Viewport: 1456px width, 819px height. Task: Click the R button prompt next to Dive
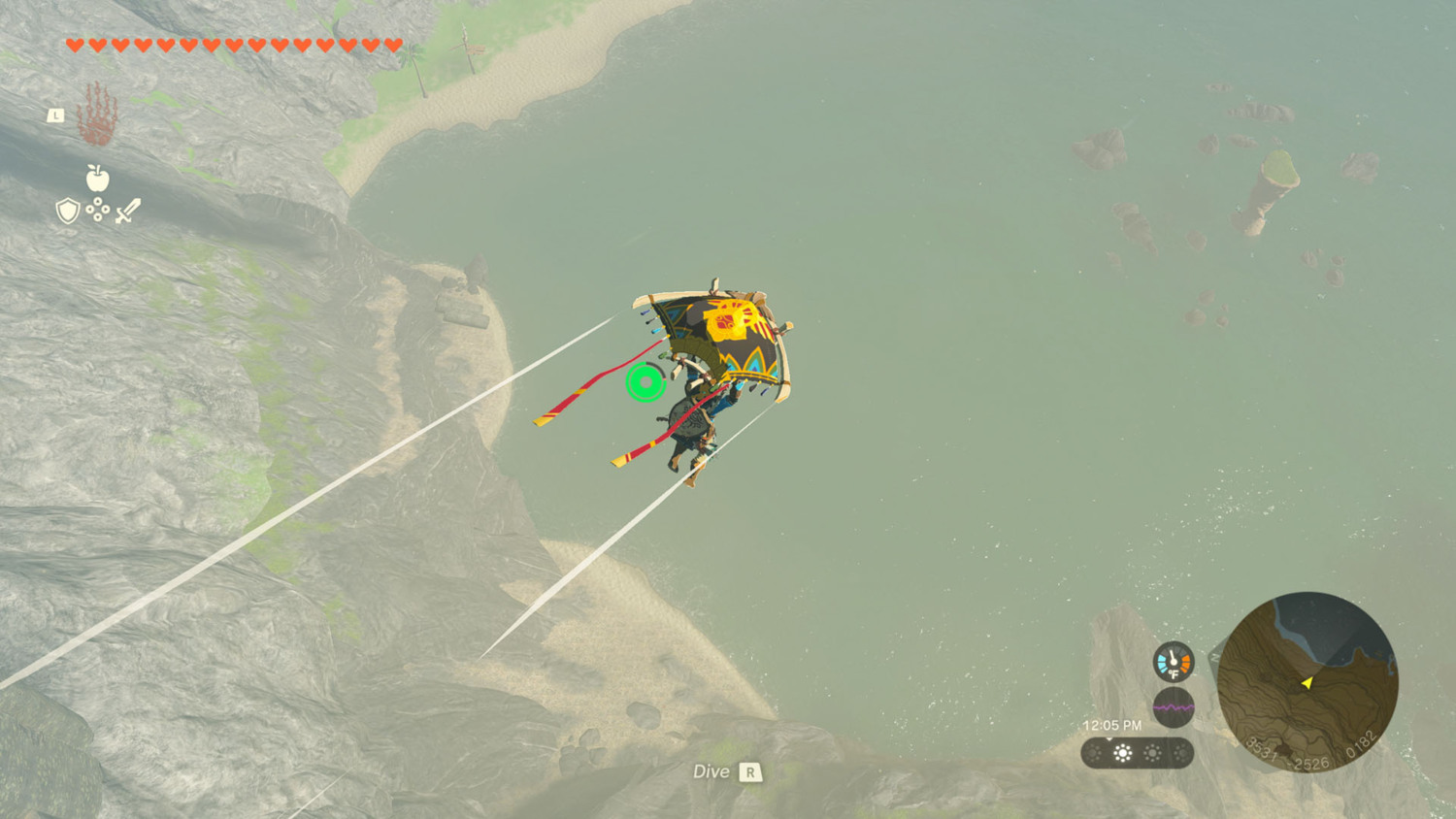(x=749, y=772)
